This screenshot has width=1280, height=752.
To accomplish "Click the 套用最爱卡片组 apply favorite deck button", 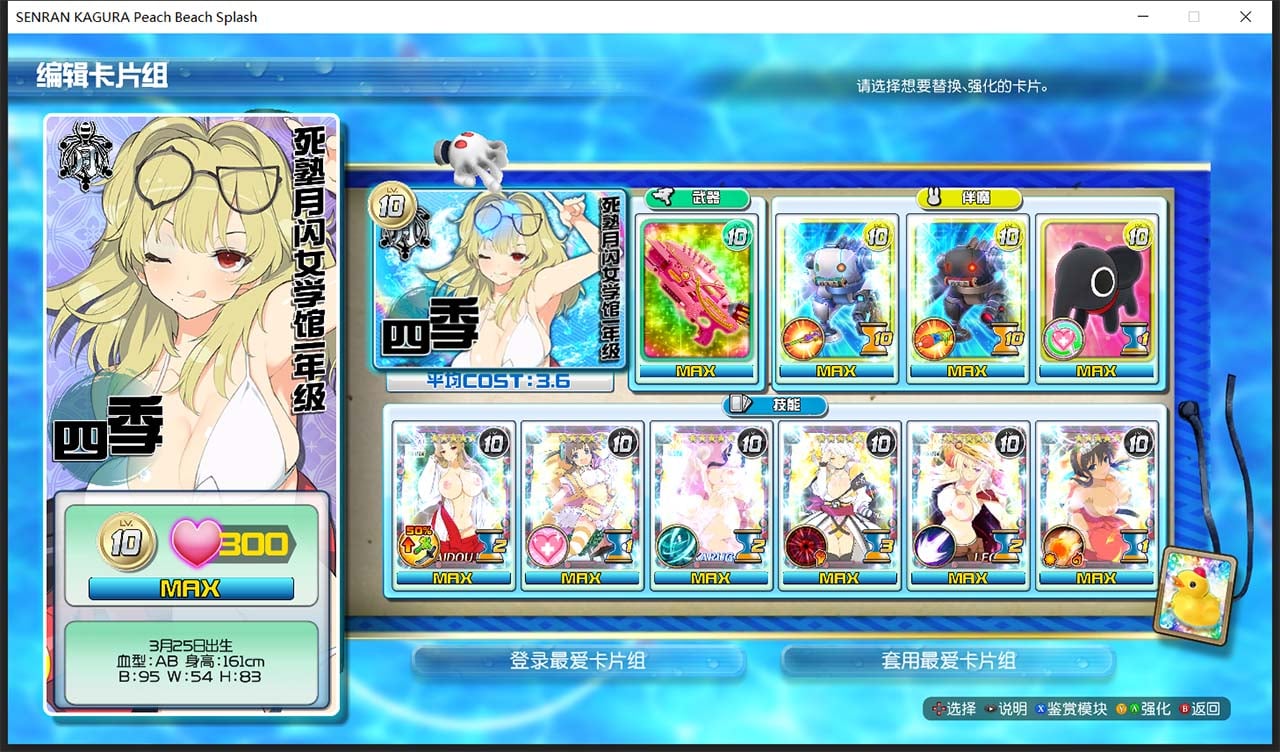I will [948, 661].
